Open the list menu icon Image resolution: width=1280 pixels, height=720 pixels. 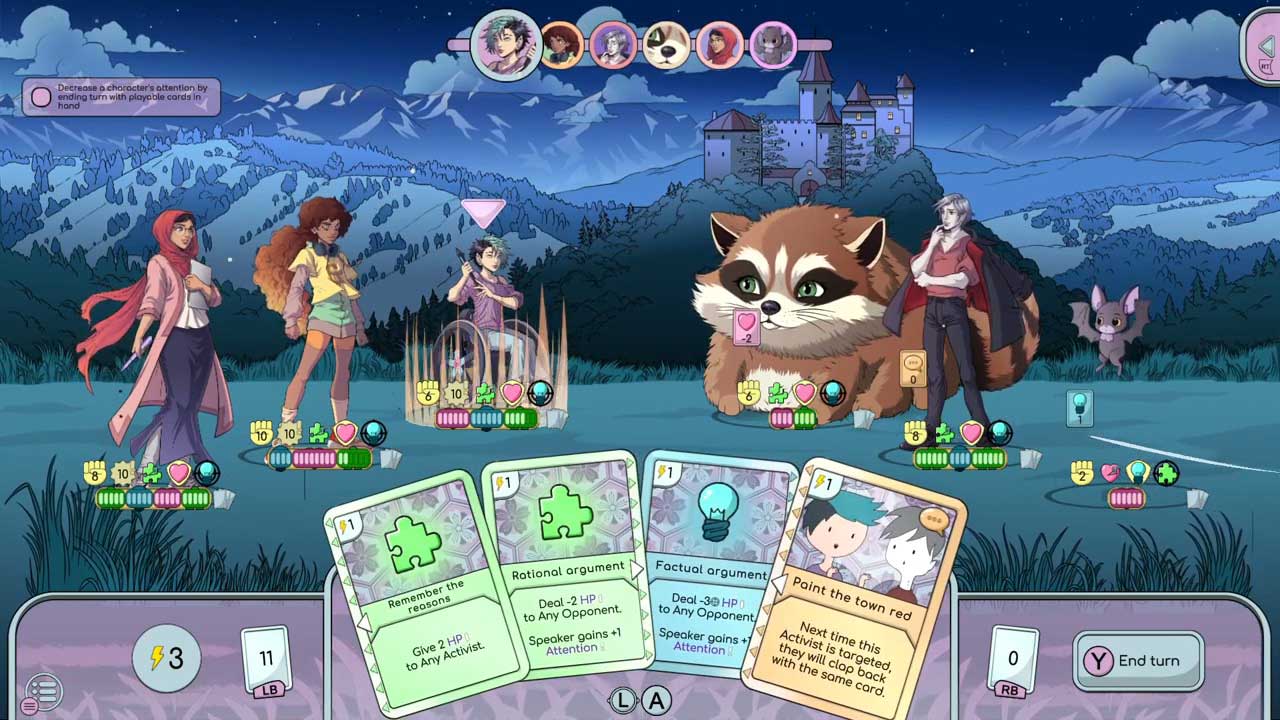pyautogui.click(x=43, y=691)
